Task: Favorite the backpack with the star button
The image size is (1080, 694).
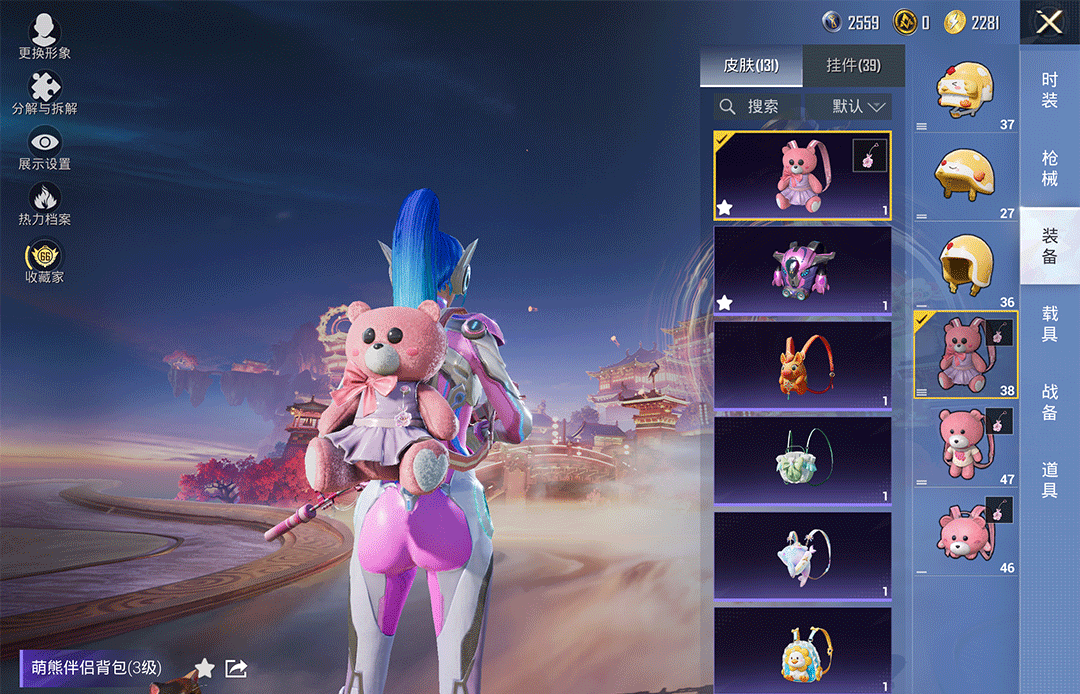Action: (x=204, y=668)
